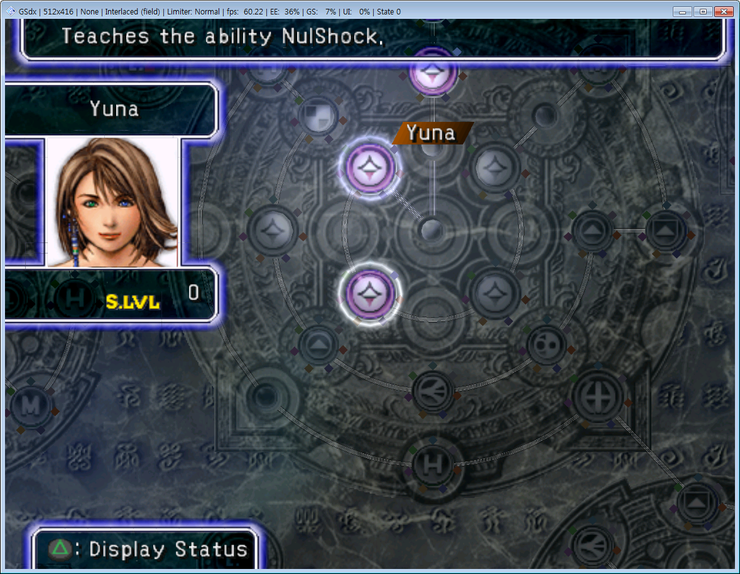Click Yuna's character portrait
740x574 pixels.
[x=112, y=203]
